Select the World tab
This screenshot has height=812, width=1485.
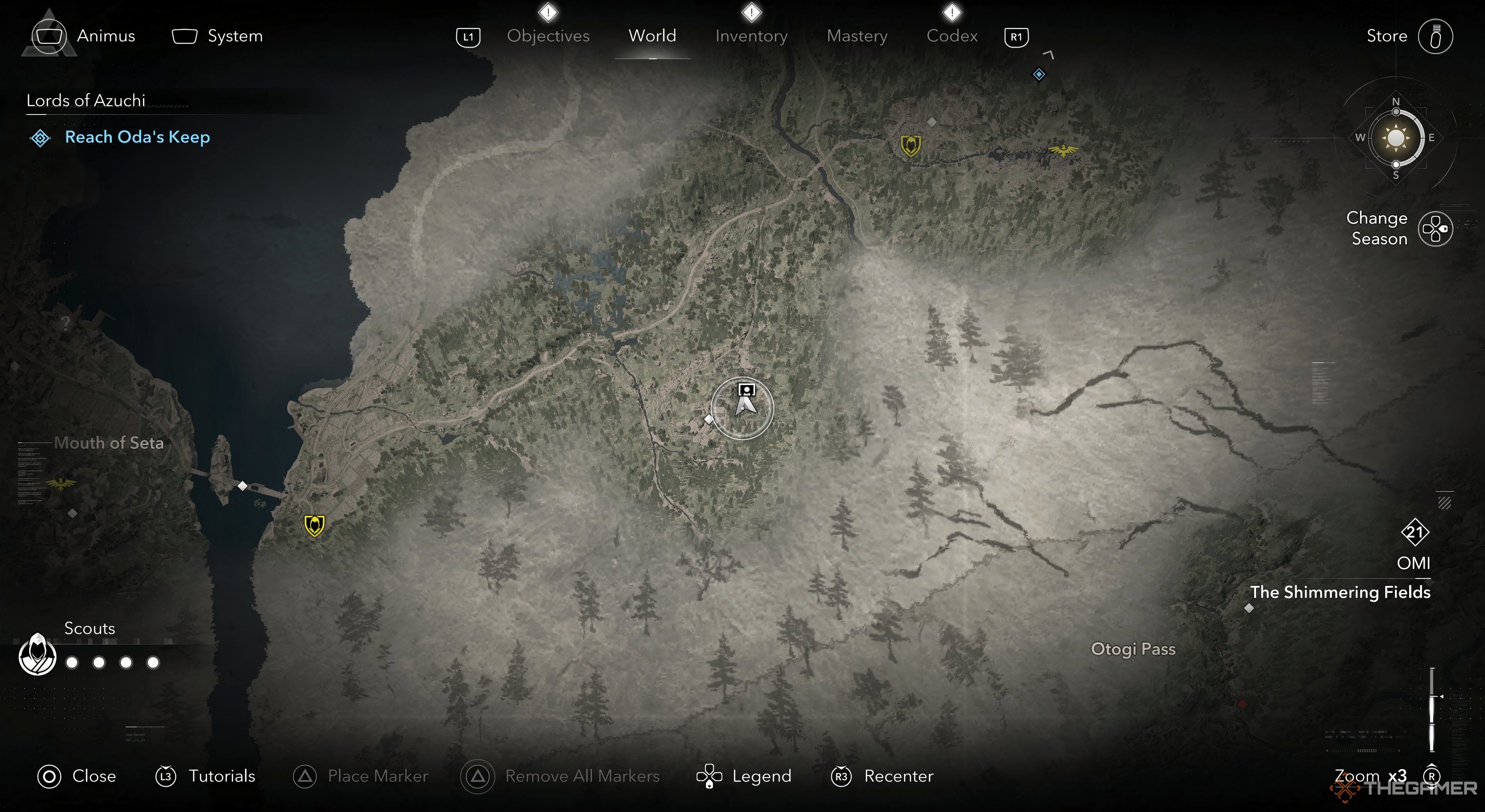652,36
